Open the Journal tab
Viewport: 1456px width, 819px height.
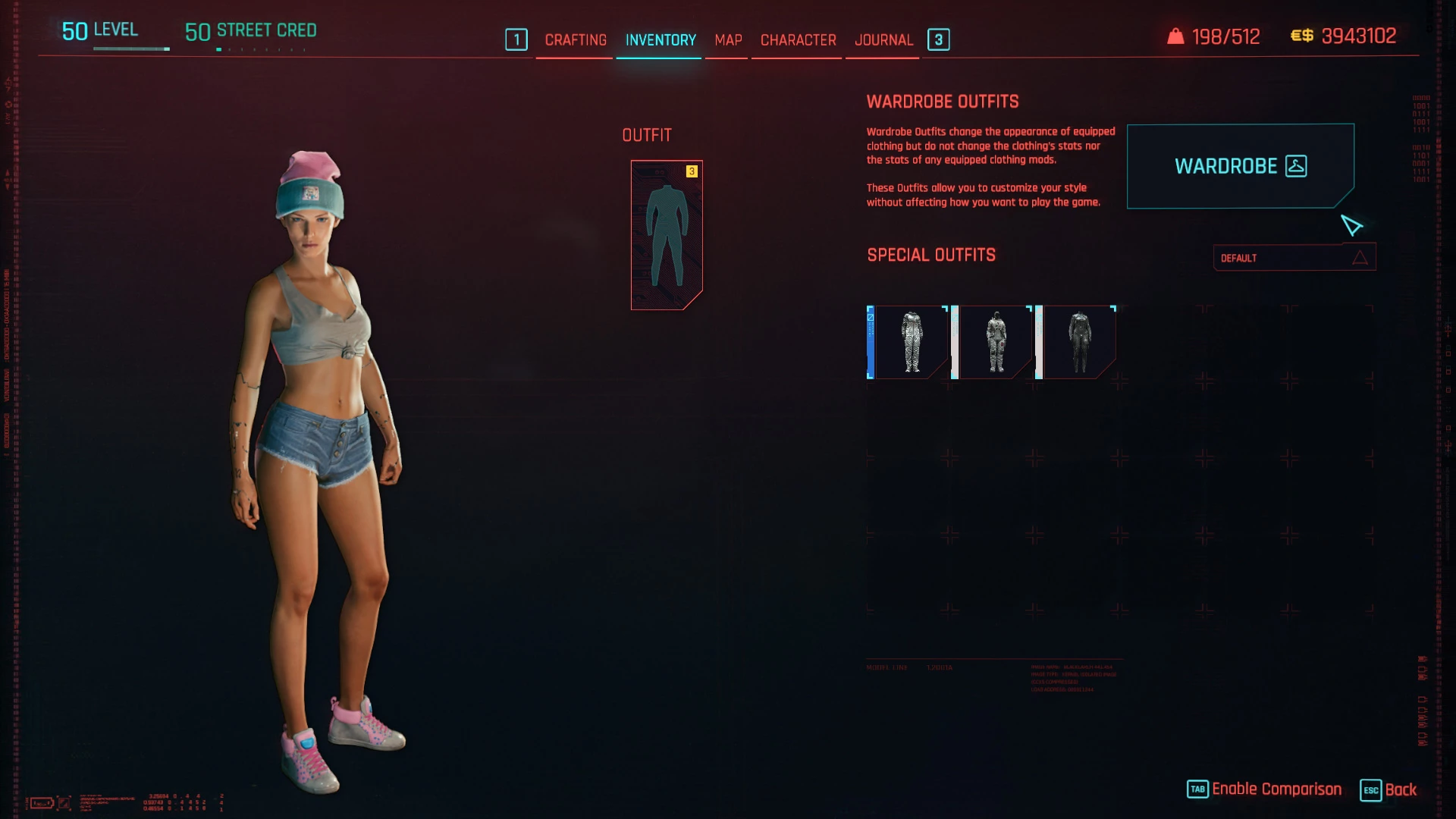click(x=883, y=40)
